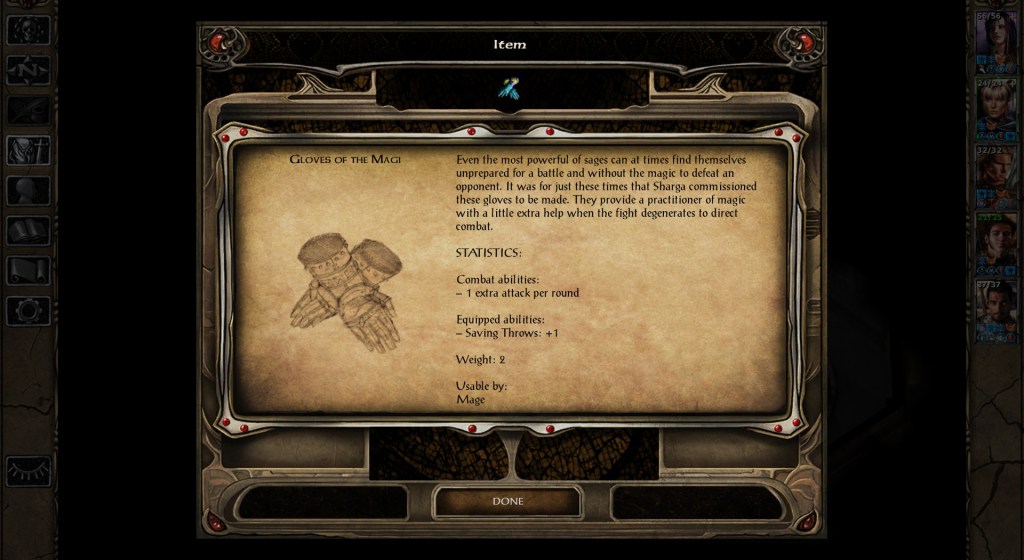Open game options via gear icon
This screenshot has width=1024, height=560.
coord(28,310)
